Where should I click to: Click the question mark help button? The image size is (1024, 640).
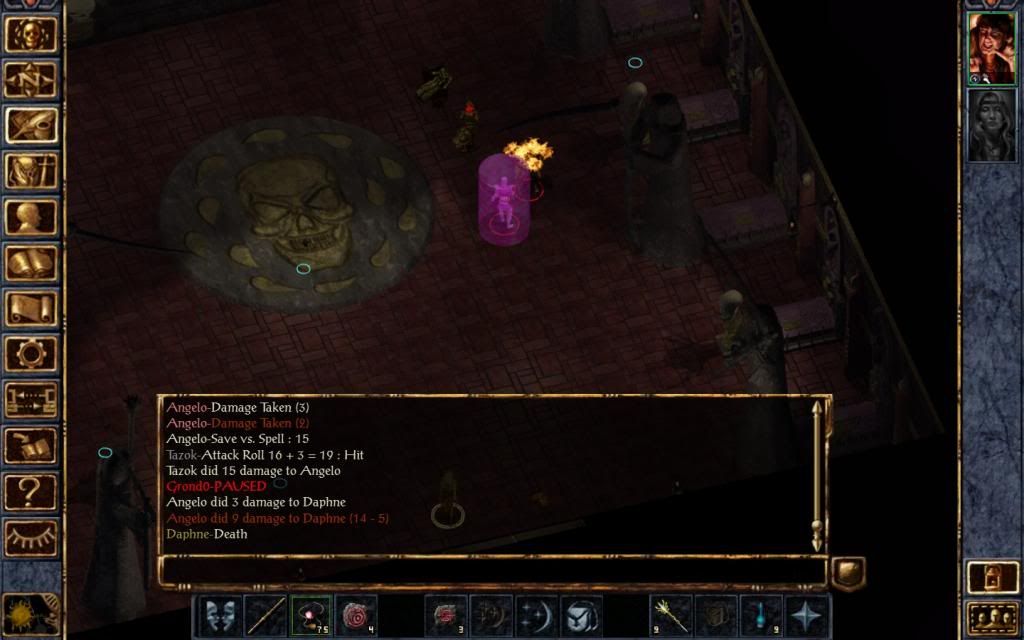31,491
